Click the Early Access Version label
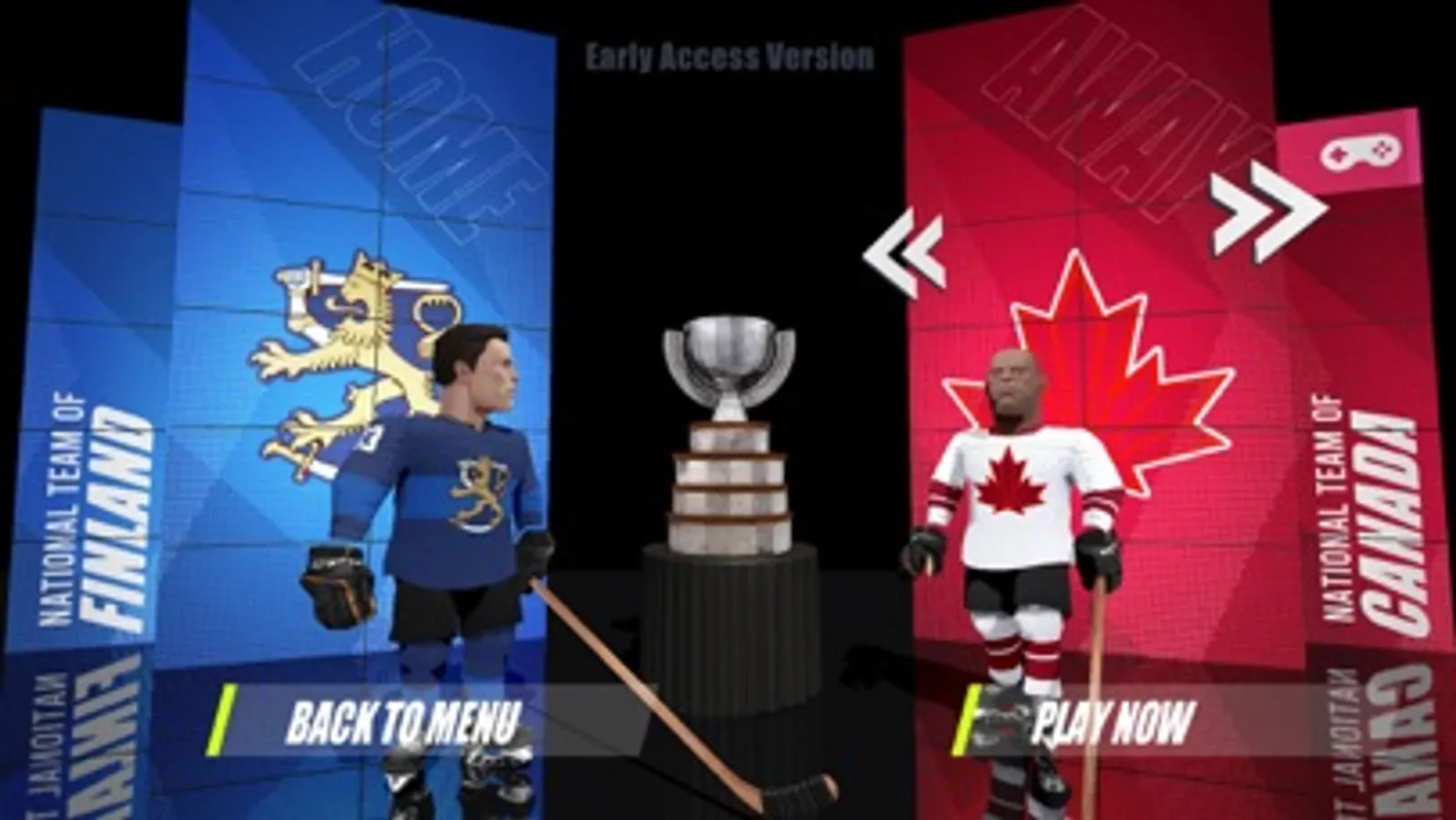1456x820 pixels. point(728,56)
